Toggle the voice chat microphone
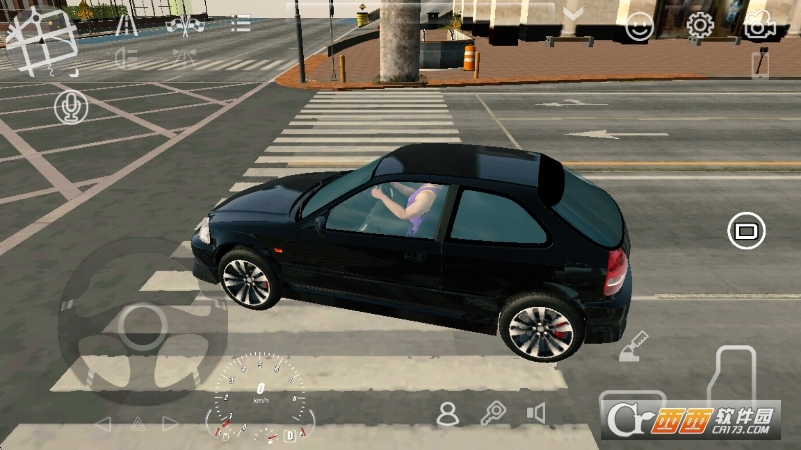This screenshot has height=450, width=801. pyautogui.click(x=70, y=106)
